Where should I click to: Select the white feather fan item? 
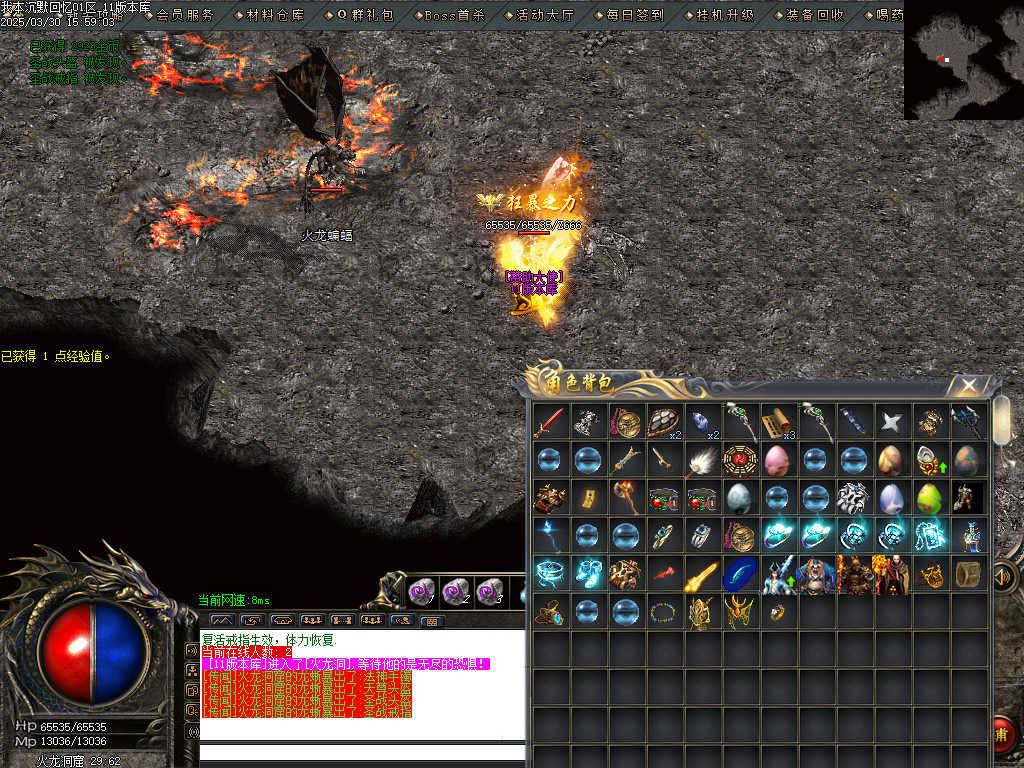click(x=702, y=461)
